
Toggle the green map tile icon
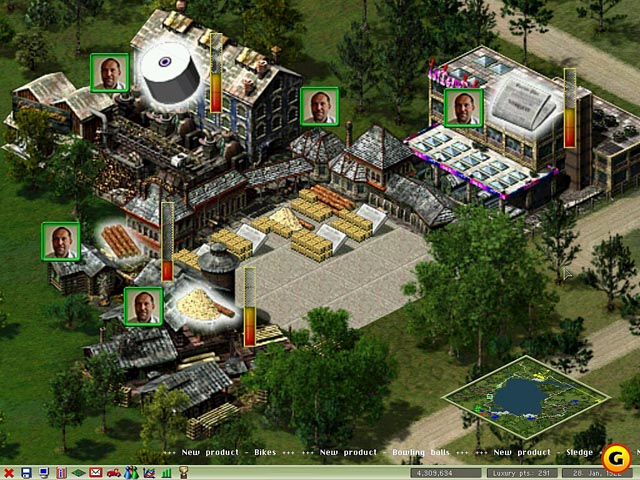[78, 472]
